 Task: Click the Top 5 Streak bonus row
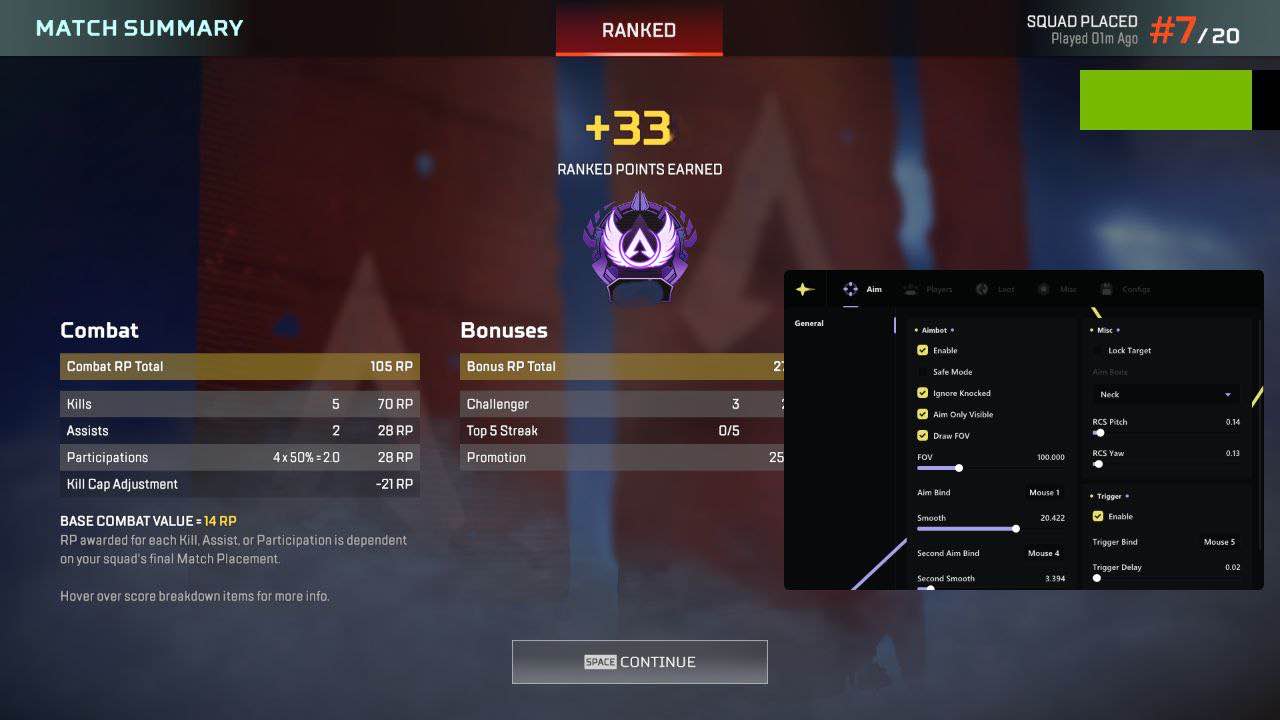[x=621, y=431]
